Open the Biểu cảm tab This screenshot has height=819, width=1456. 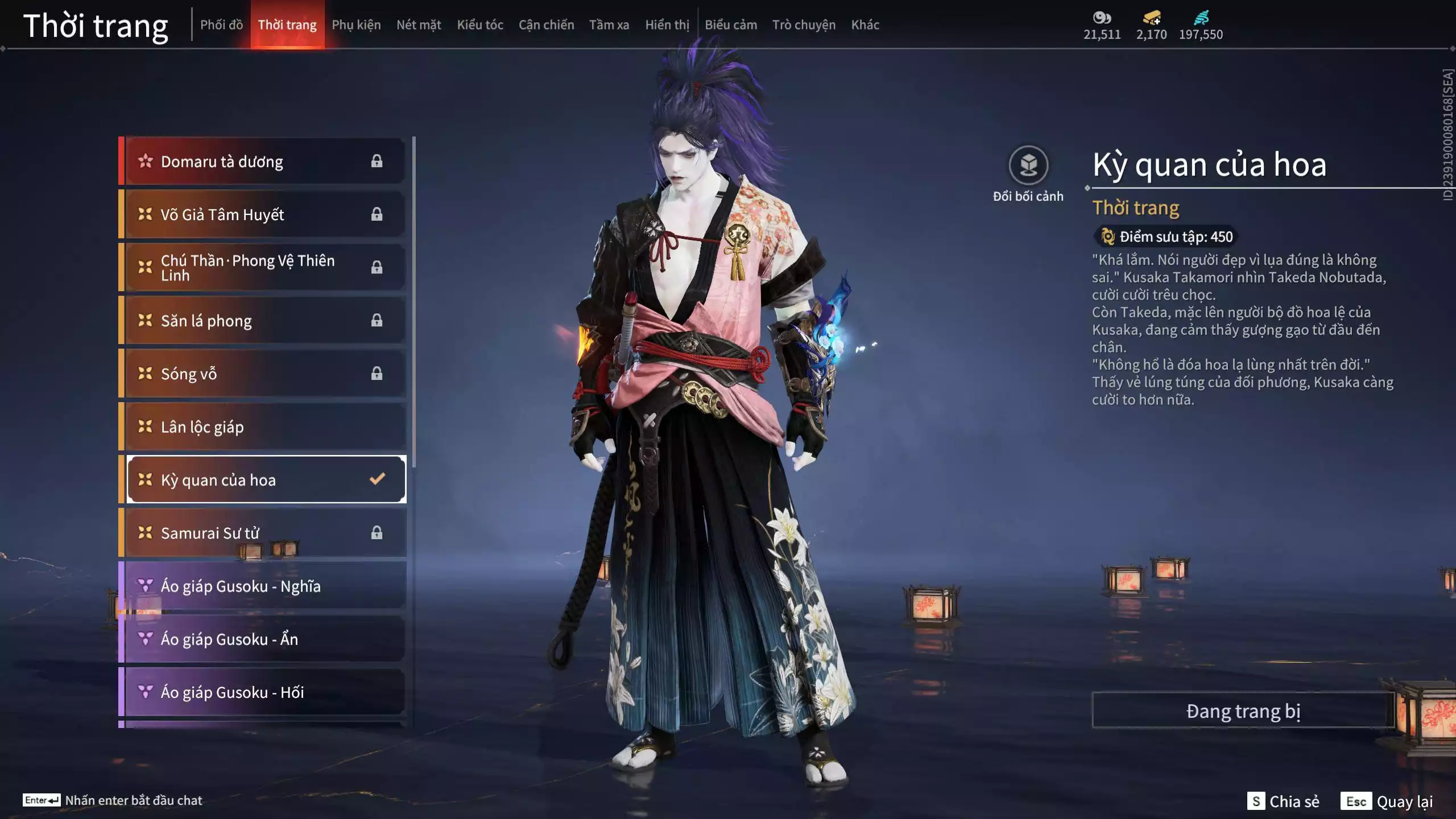731,25
